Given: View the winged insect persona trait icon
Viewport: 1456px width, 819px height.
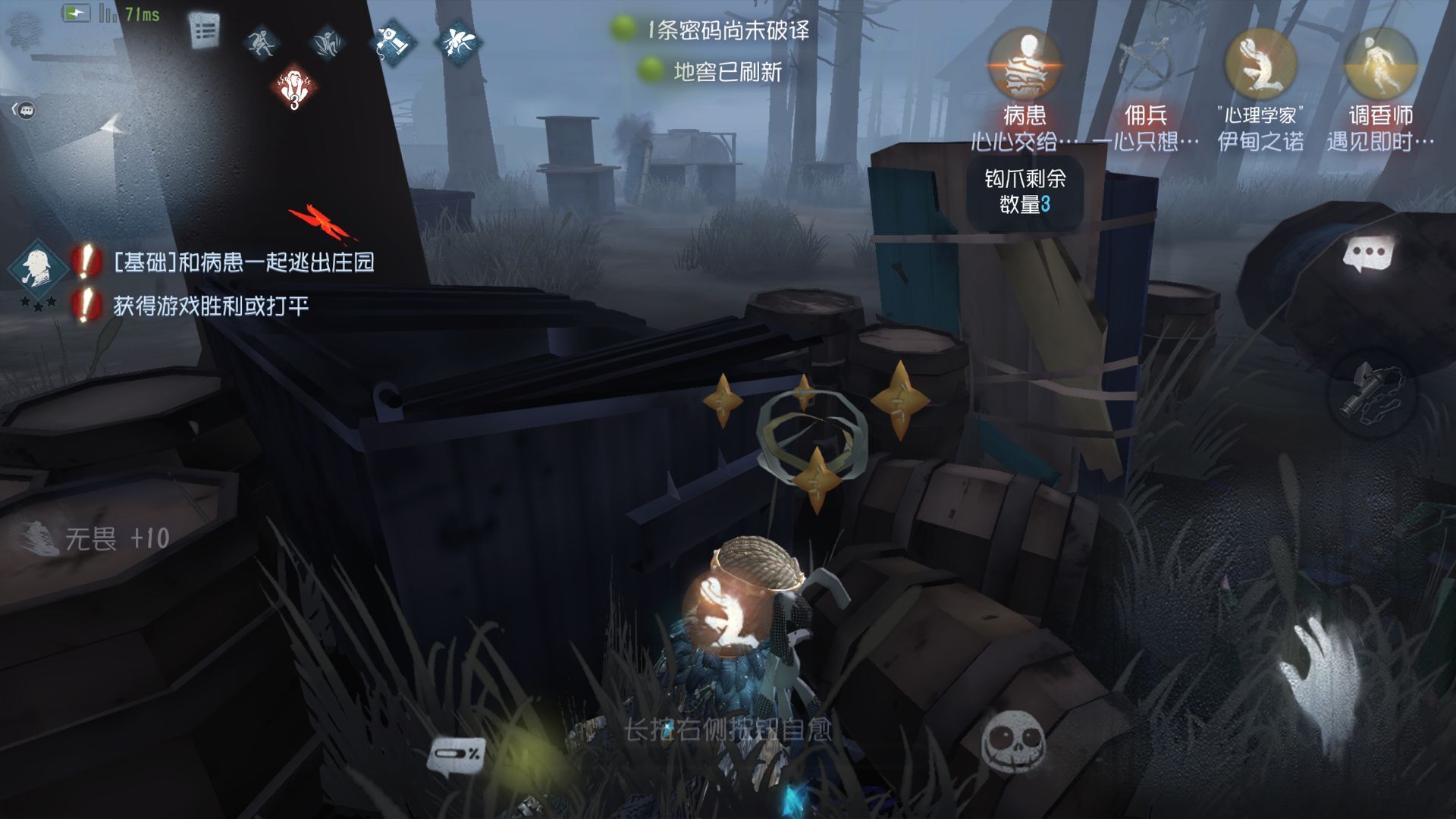Looking at the screenshot, I should [458, 41].
